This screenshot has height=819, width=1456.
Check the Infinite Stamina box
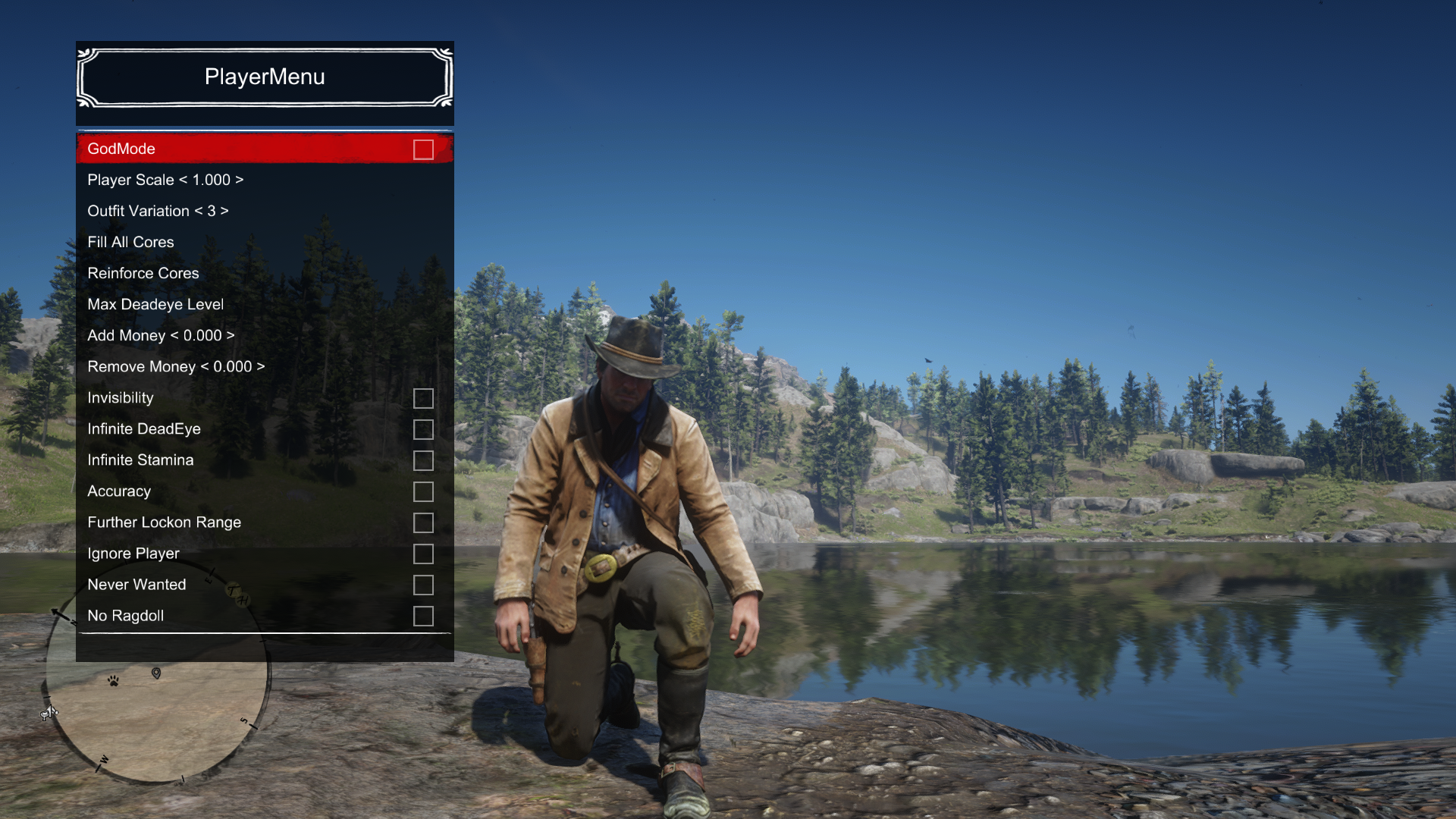(423, 460)
